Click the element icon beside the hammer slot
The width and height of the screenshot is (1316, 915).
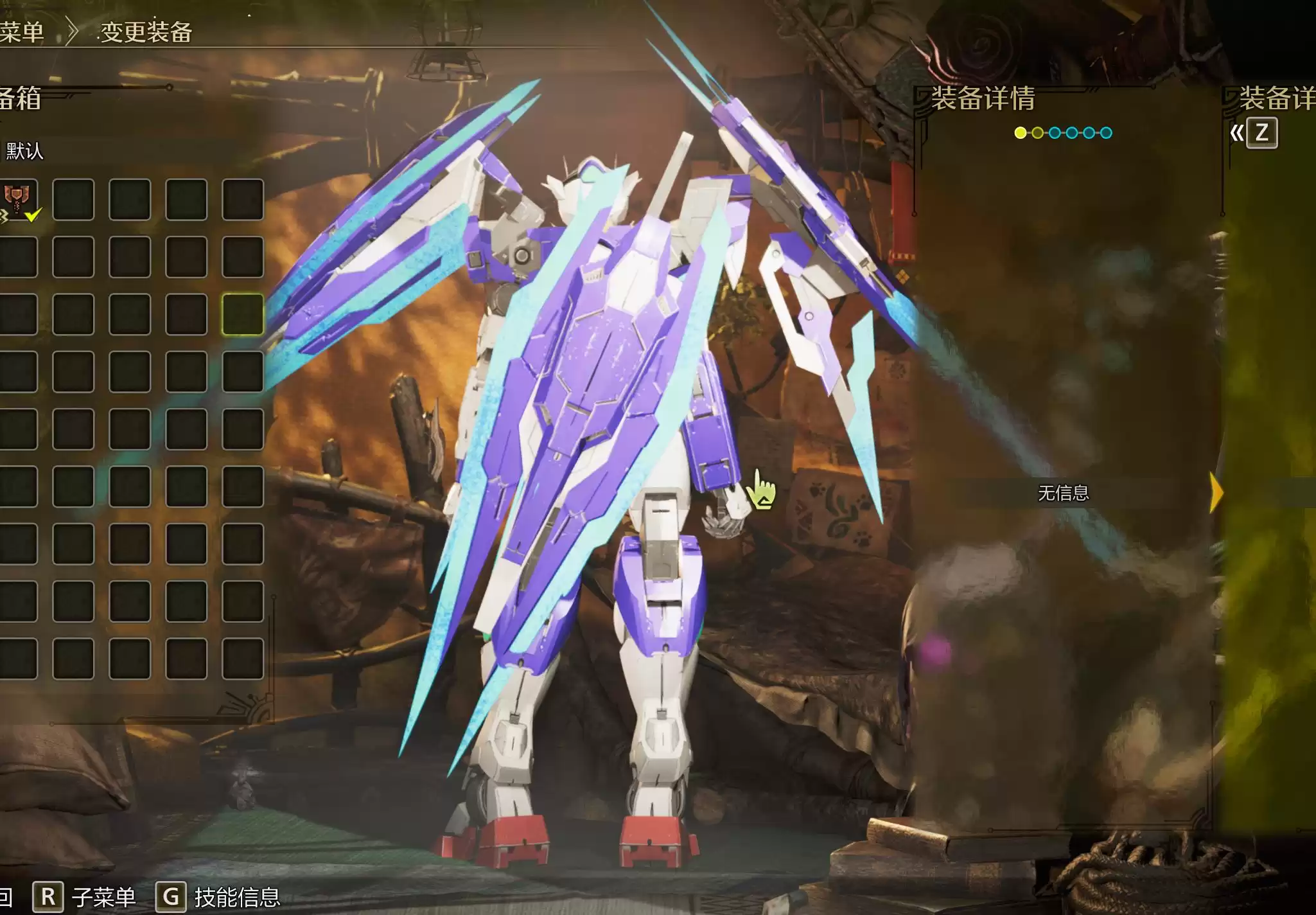(4, 217)
